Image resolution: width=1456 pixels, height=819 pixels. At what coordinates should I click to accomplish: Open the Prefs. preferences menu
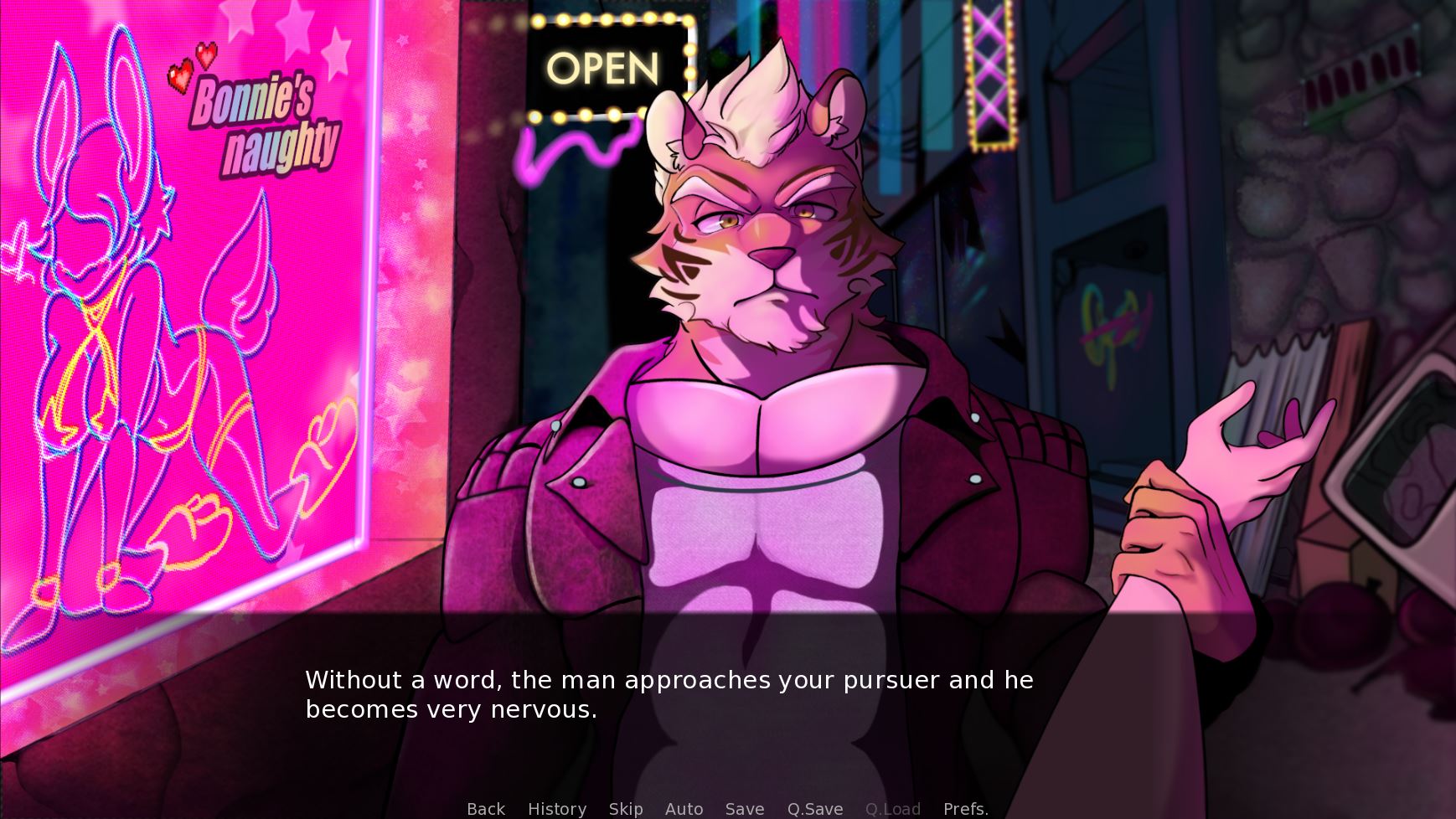click(966, 809)
